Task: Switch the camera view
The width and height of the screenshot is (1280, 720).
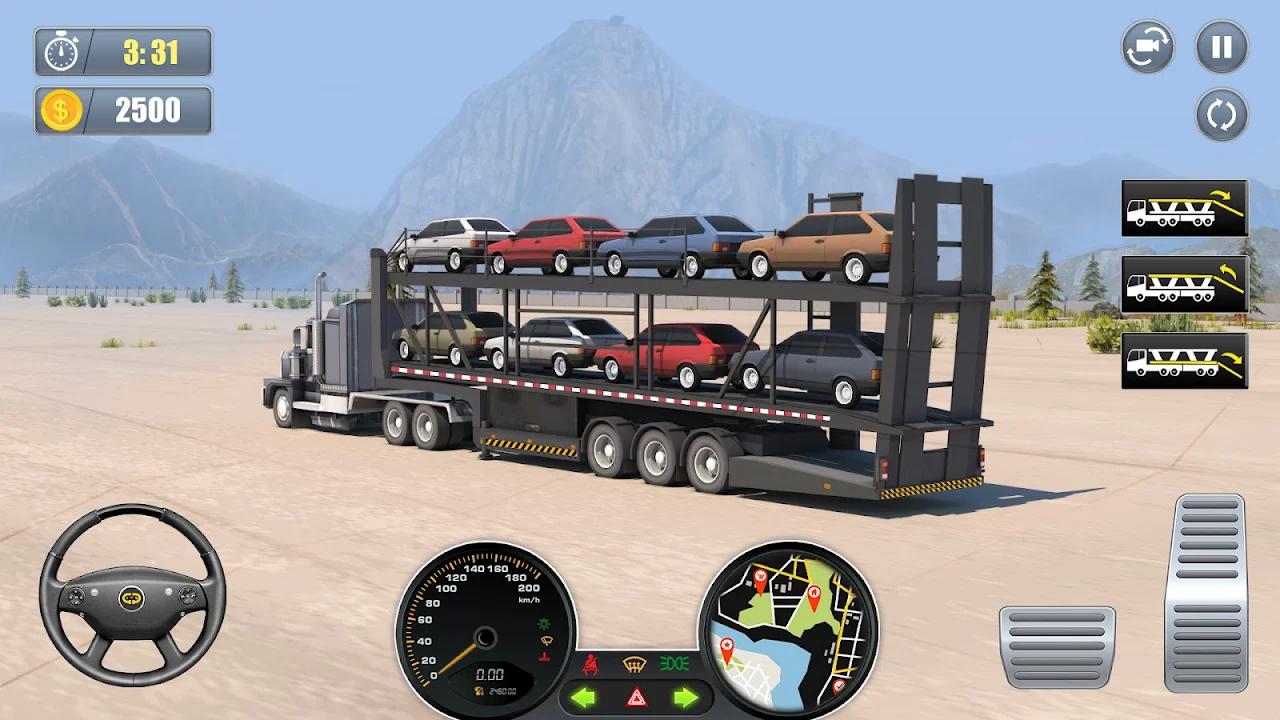Action: (x=1147, y=47)
